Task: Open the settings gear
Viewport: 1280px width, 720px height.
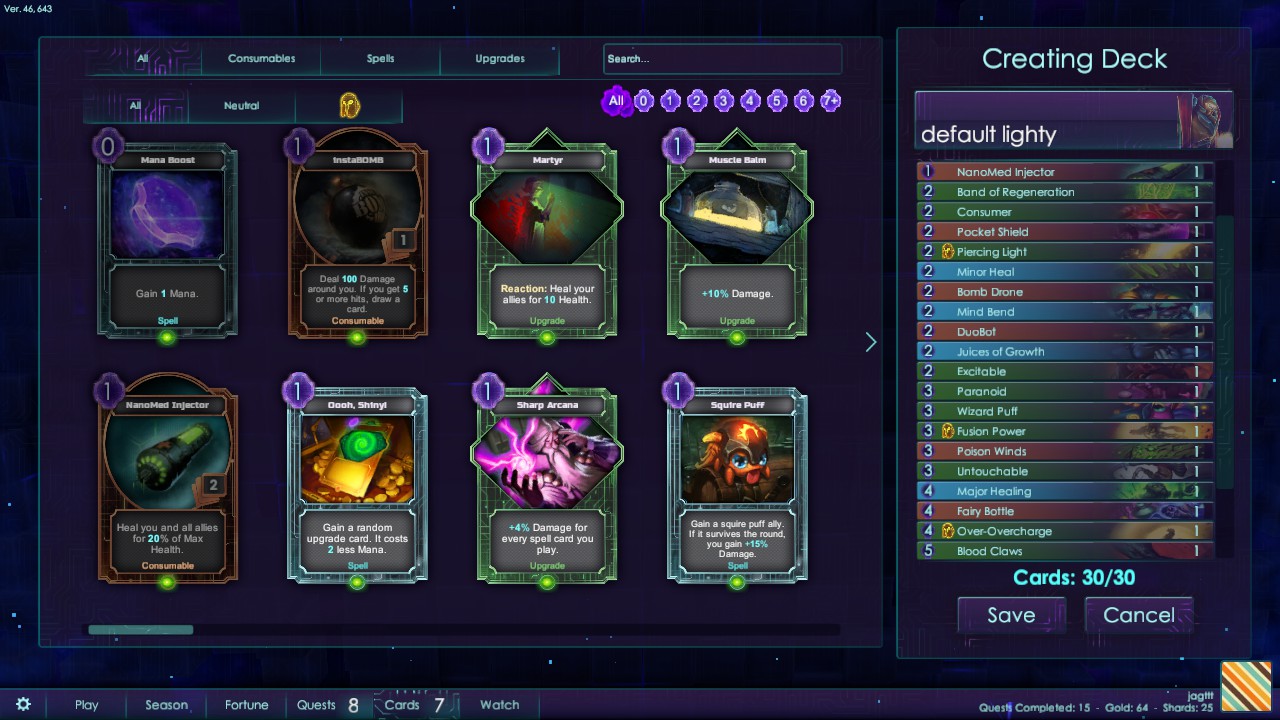Action: click(x=23, y=705)
